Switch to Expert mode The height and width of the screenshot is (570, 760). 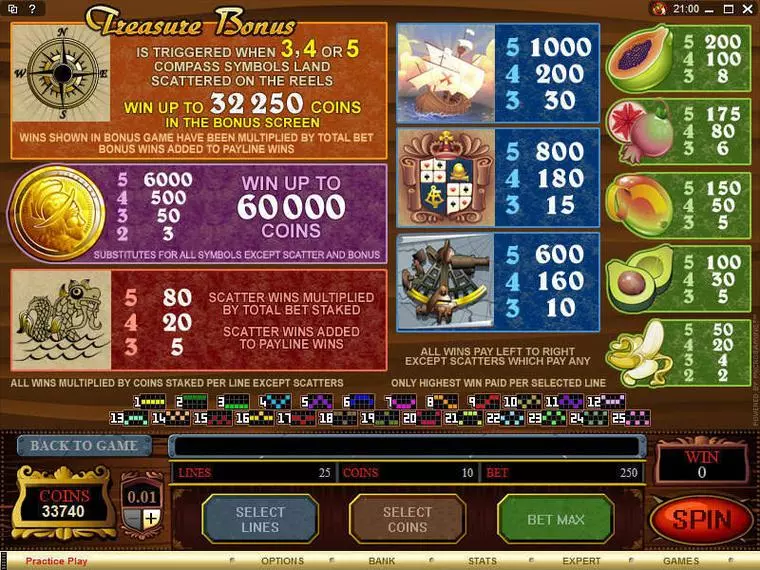point(581,562)
